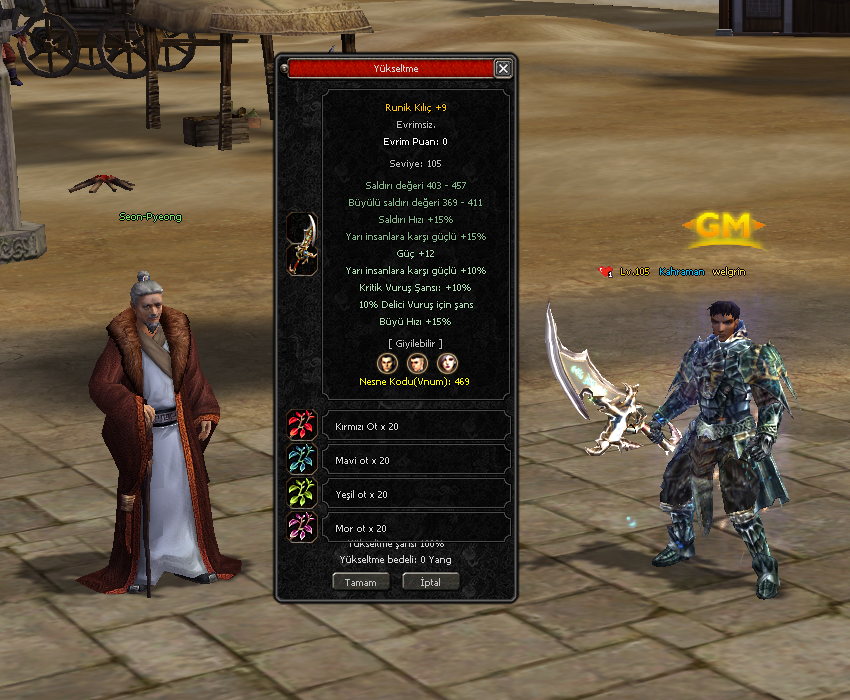Screen dimensions: 850x700
Task: Select the Kırmızı Ot red herb icon
Action: pos(303,426)
